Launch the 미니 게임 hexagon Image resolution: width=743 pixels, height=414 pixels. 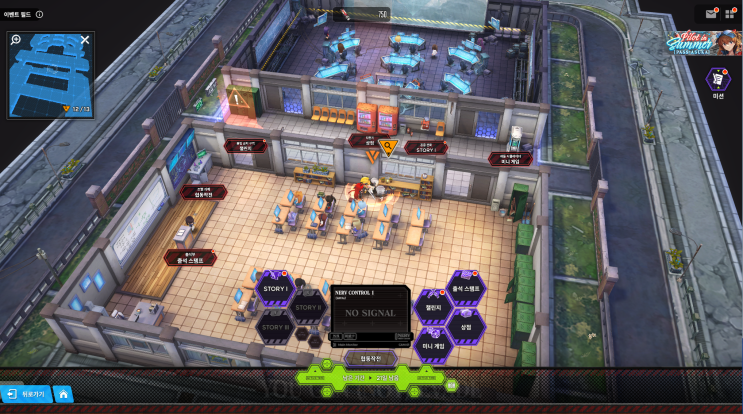(433, 345)
